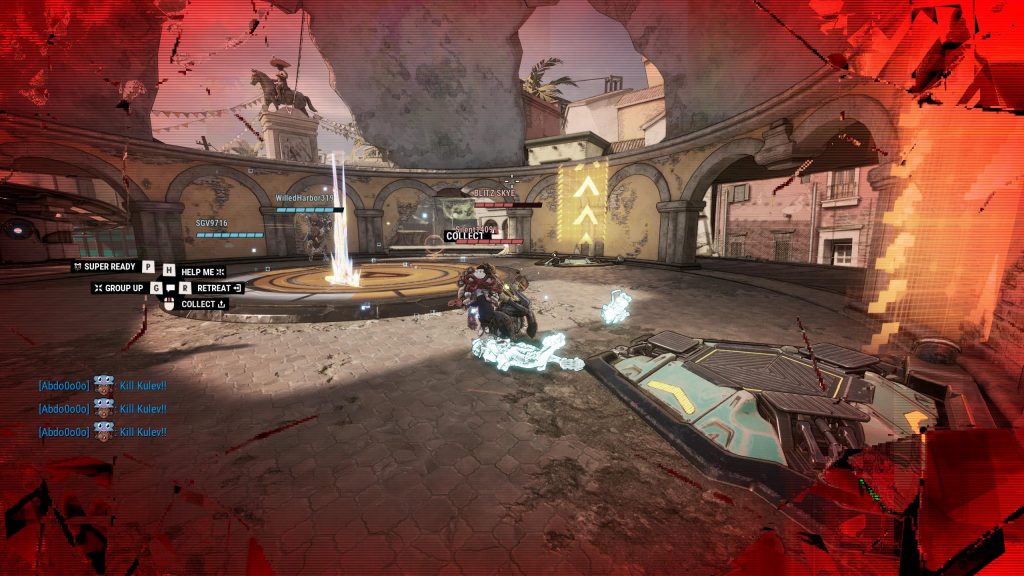The image size is (1024, 576).
Task: Click the speech bubble chat icon
Action: [171, 288]
